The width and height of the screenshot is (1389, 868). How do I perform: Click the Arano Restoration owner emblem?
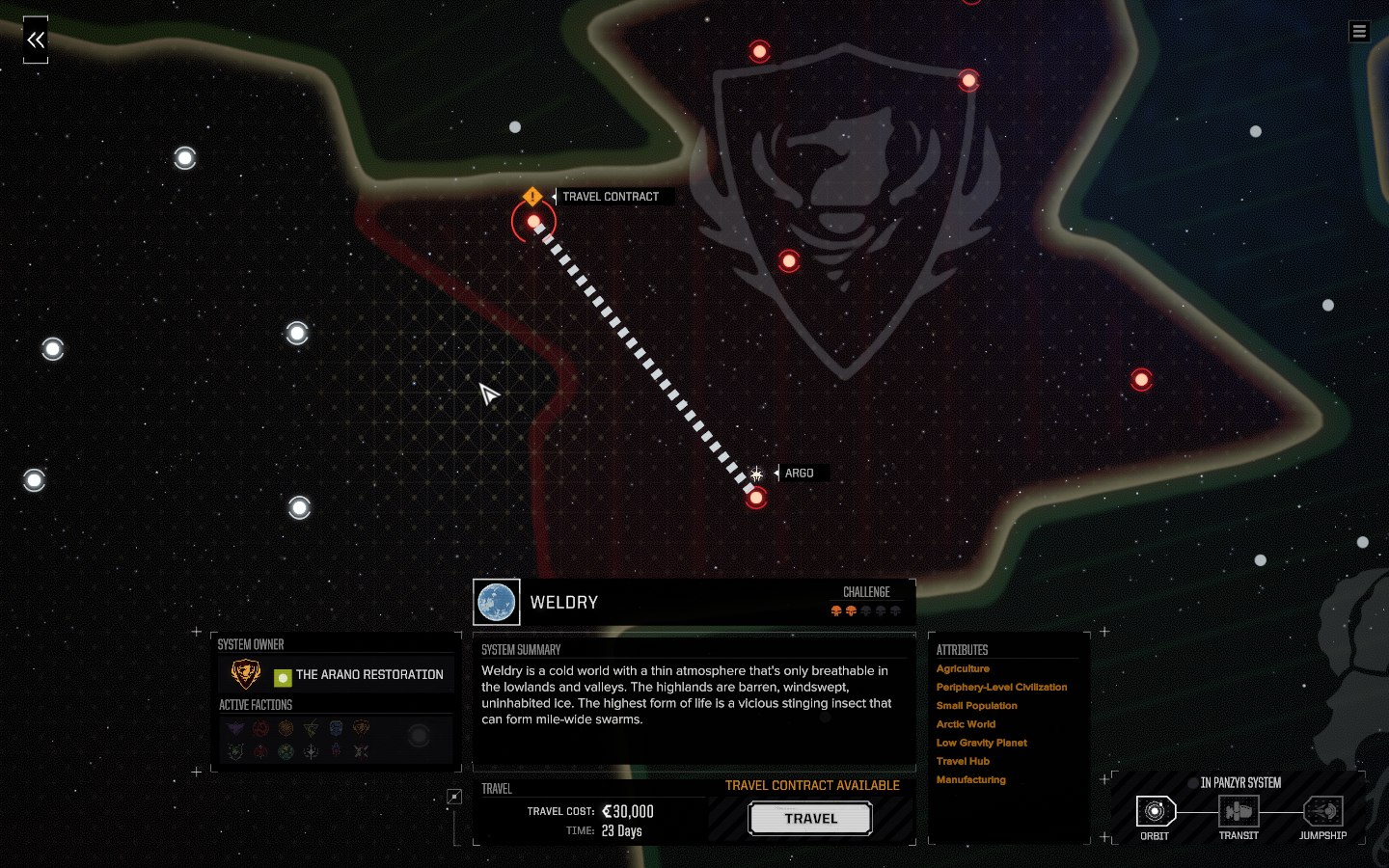(246, 674)
